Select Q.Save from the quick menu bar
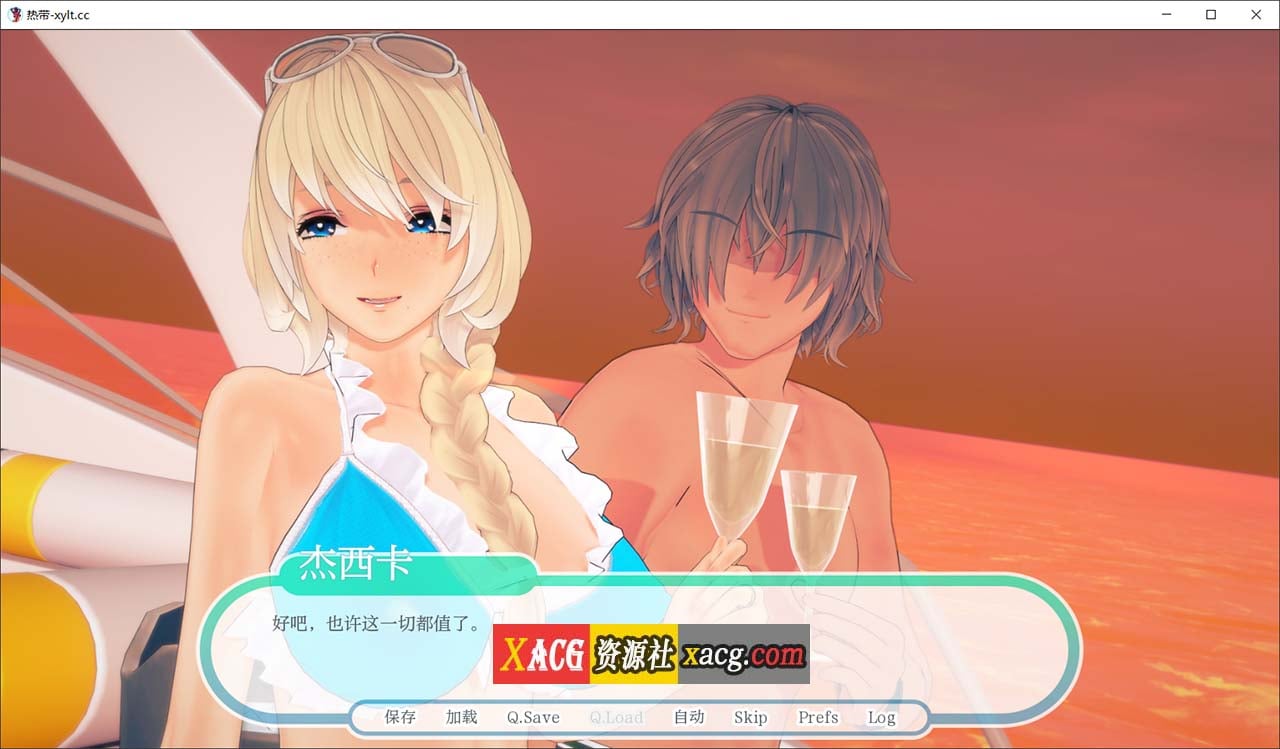Image resolution: width=1280 pixels, height=749 pixels. [532, 717]
